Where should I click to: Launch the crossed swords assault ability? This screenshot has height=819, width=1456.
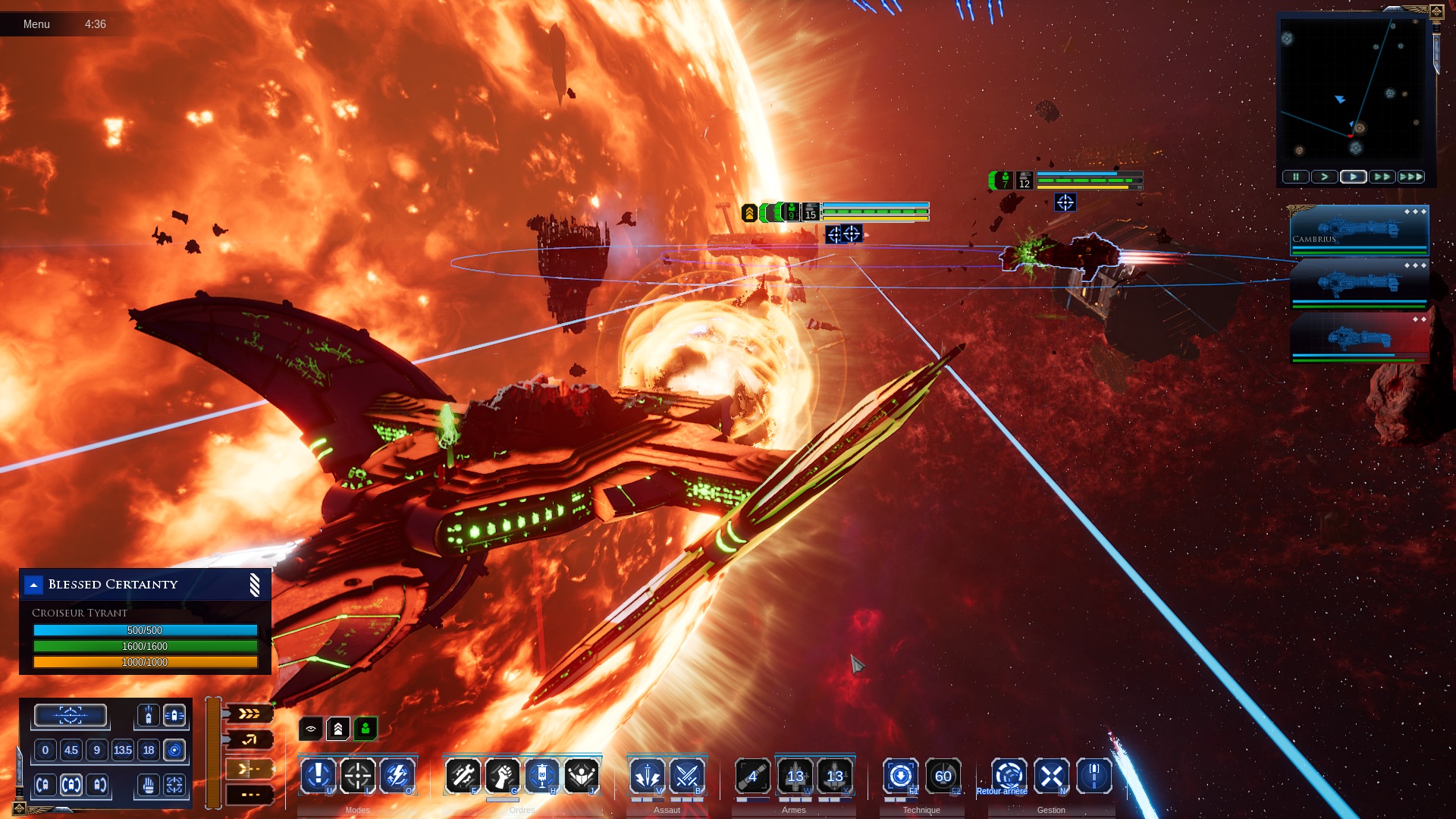(x=687, y=775)
